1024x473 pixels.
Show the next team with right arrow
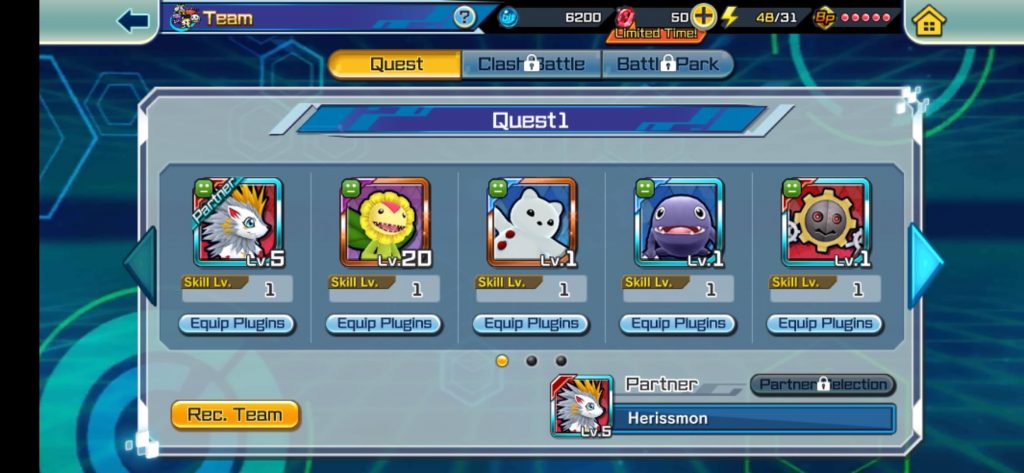coord(924,264)
